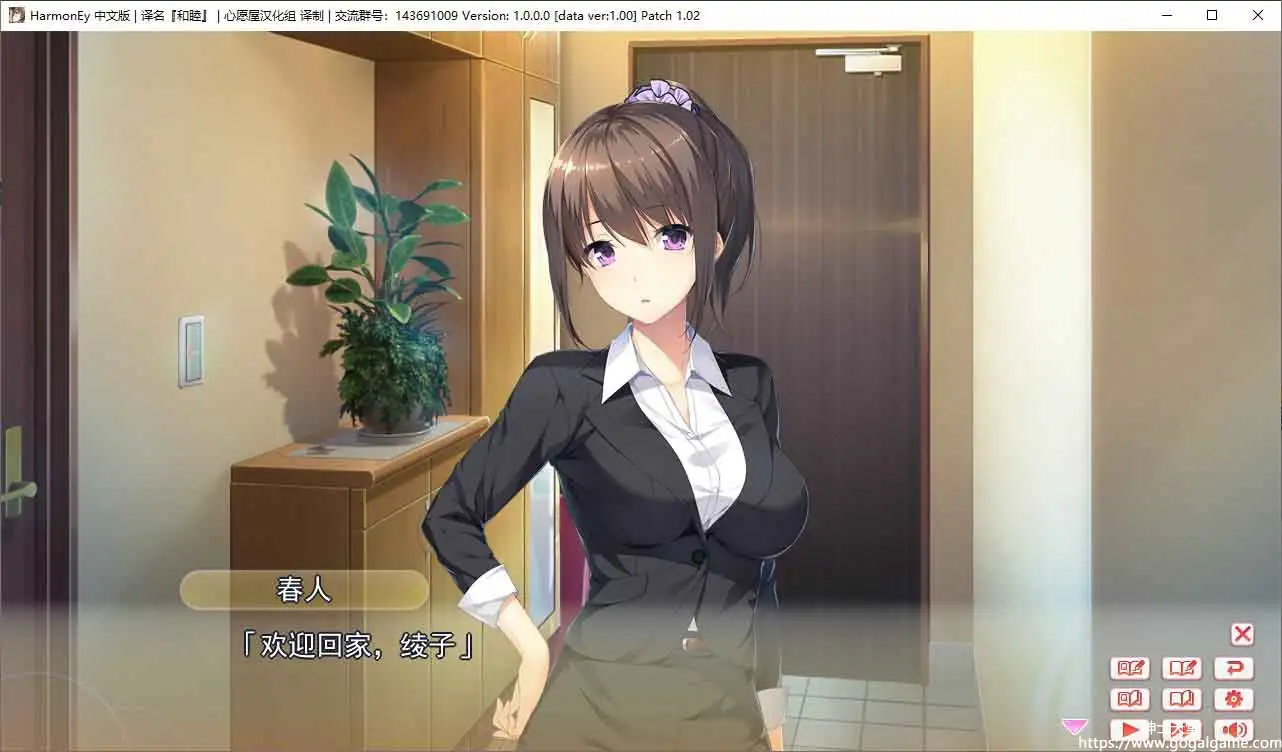The height and width of the screenshot is (752, 1282).
Task: Maximize the game window
Action: tap(1211, 15)
